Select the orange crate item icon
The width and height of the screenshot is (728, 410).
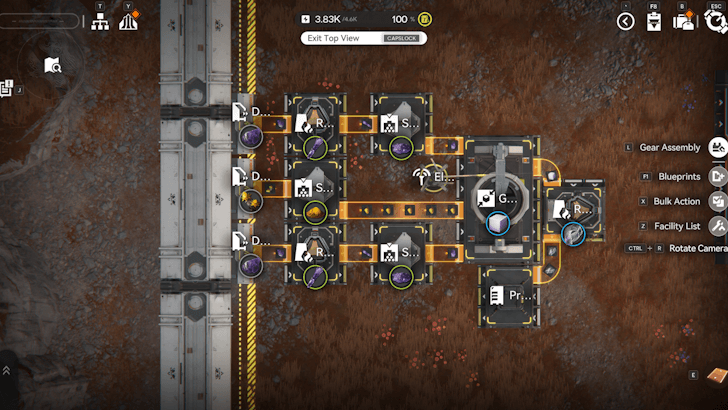[x=716, y=376]
